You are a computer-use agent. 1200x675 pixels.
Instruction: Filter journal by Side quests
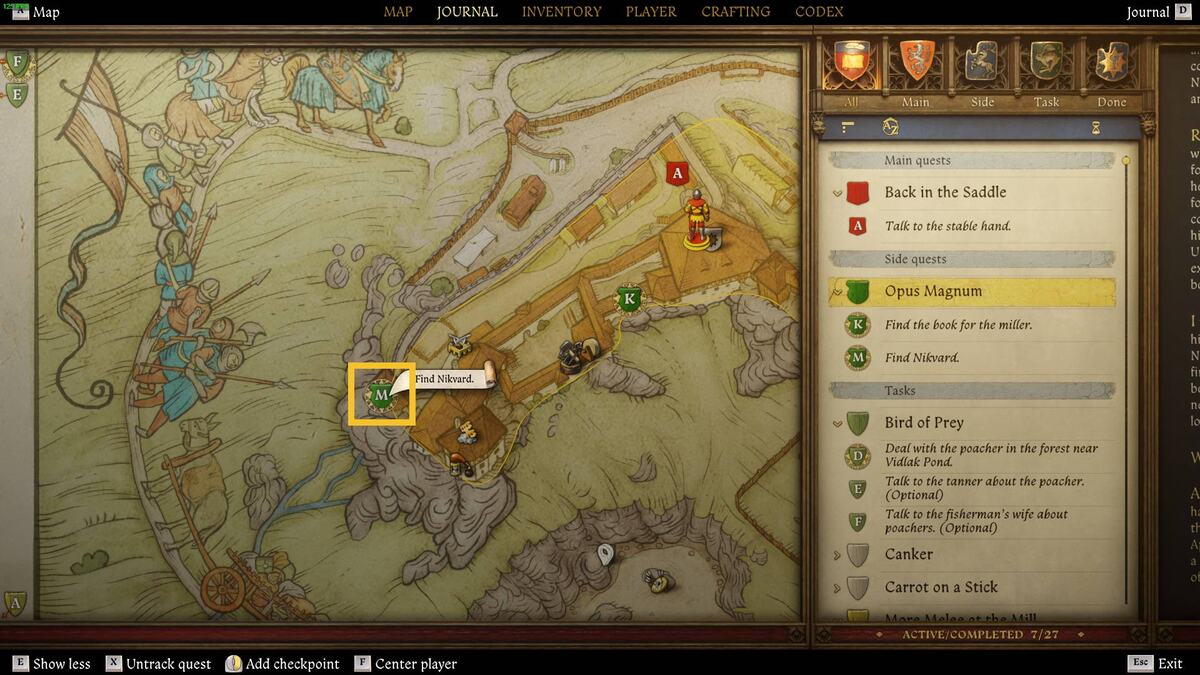click(x=982, y=66)
